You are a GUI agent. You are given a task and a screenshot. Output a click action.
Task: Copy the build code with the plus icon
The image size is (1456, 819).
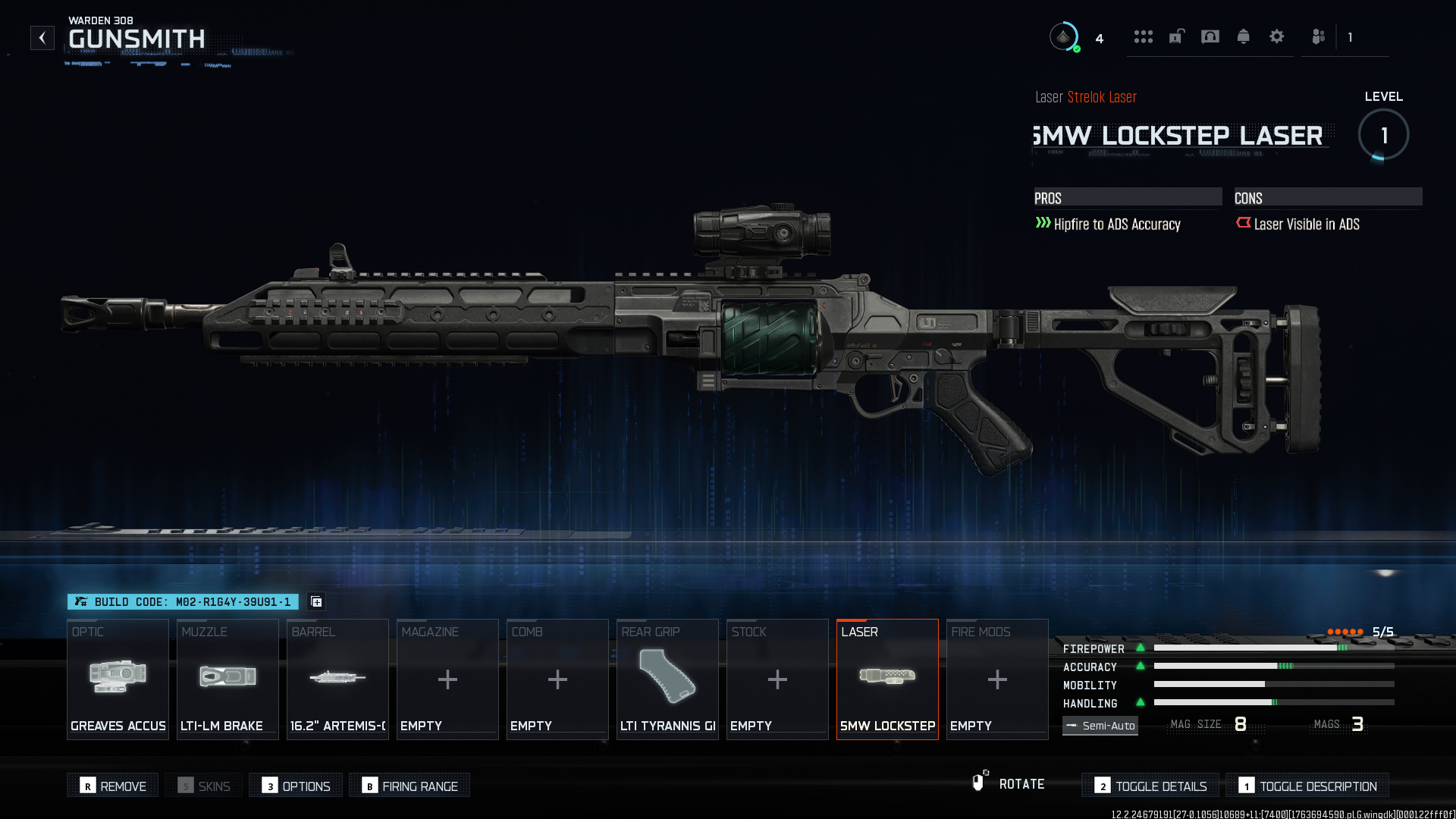pos(317,602)
